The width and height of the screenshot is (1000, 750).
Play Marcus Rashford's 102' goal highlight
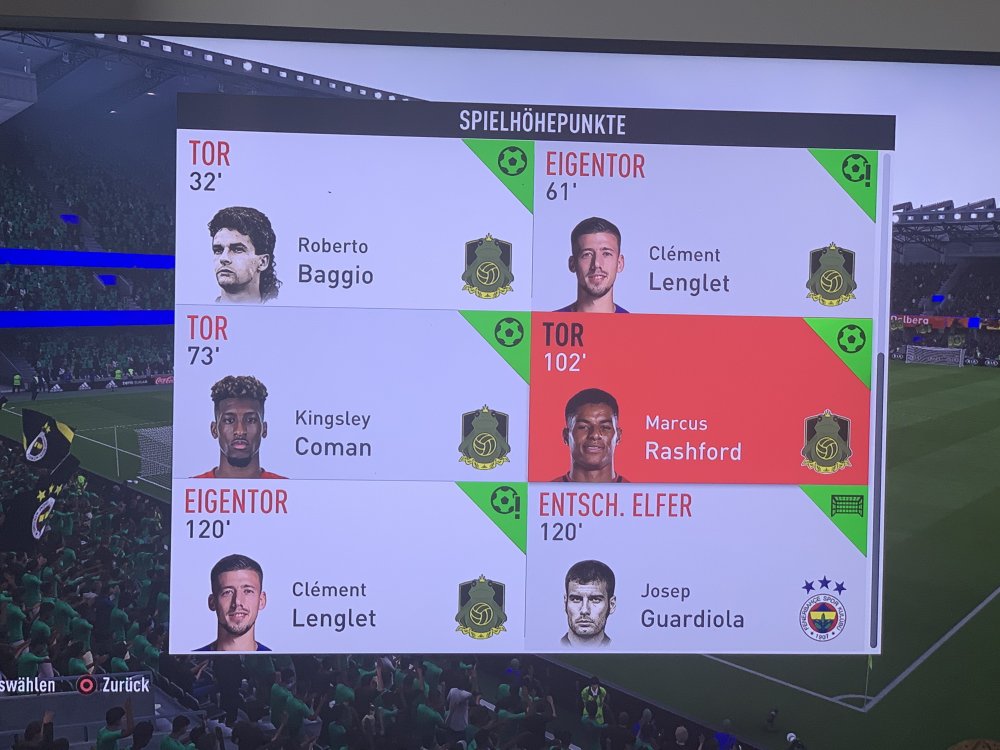coord(700,400)
